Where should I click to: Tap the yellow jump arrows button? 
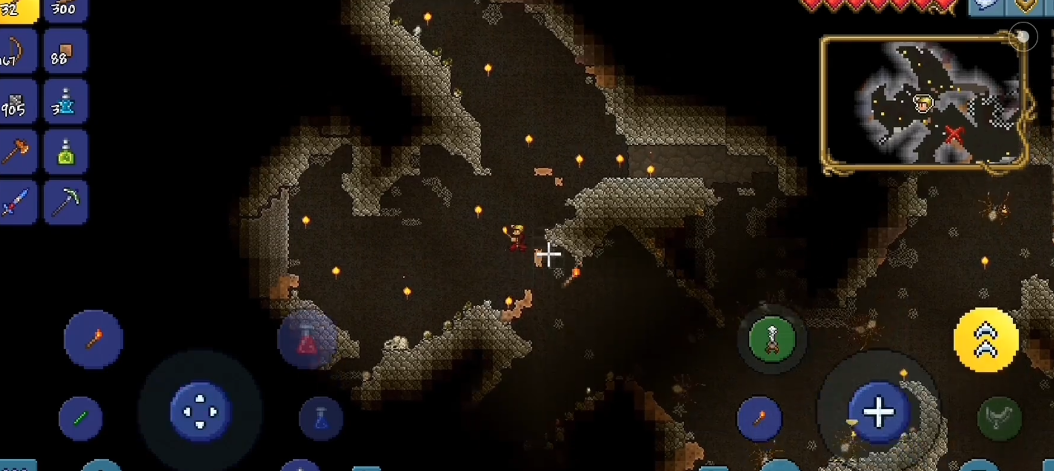point(986,340)
